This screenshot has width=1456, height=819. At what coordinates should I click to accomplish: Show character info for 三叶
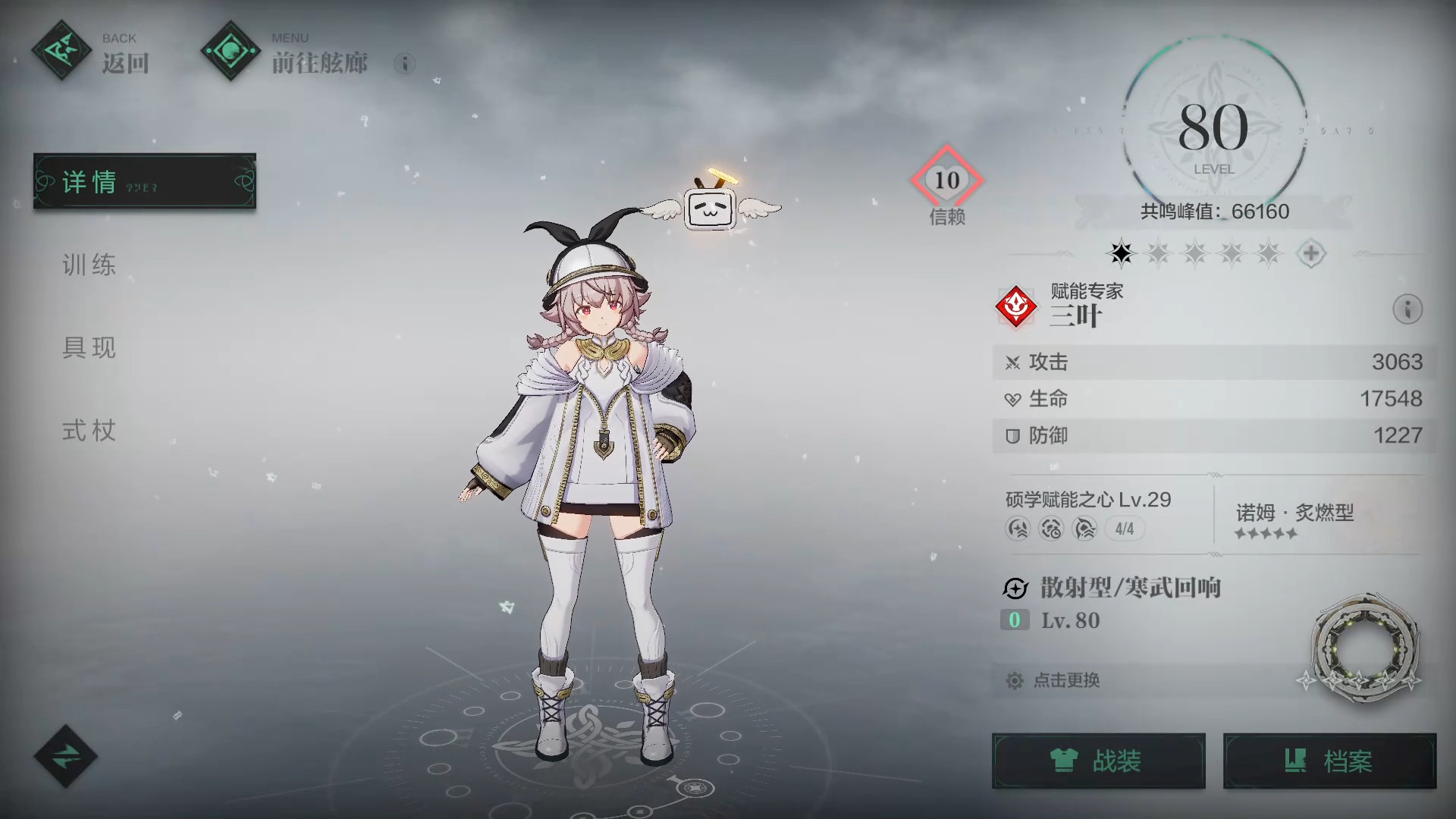click(1407, 309)
